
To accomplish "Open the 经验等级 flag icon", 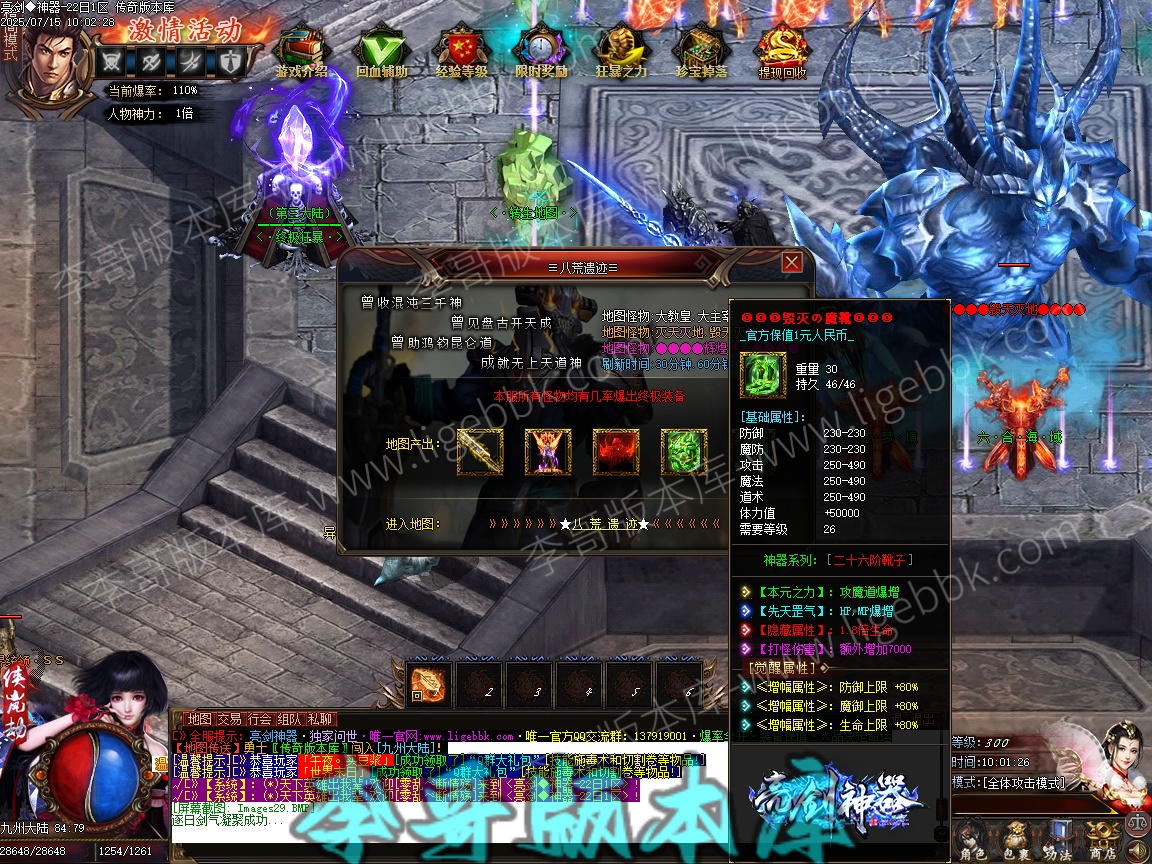I will [461, 47].
